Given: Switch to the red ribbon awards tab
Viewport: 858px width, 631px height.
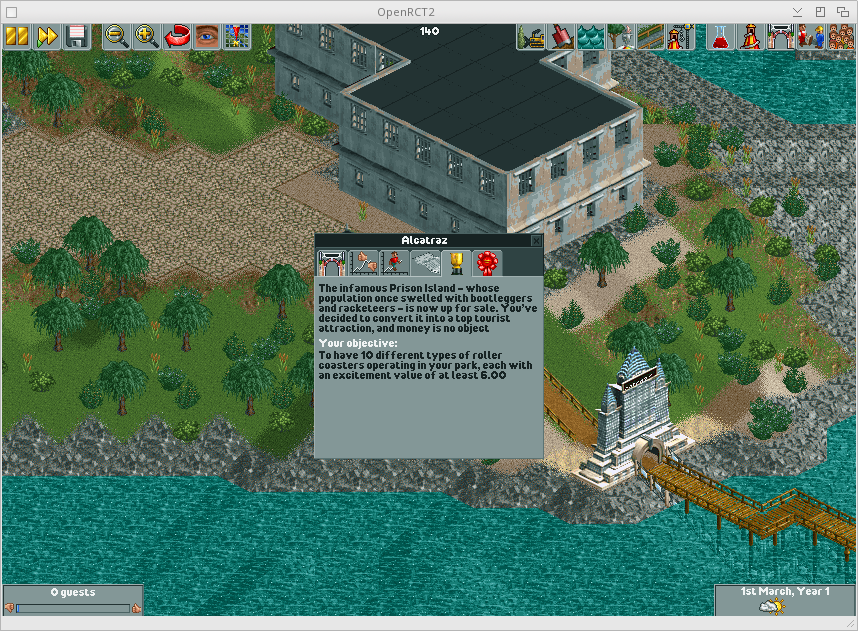Looking at the screenshot, I should point(487,263).
